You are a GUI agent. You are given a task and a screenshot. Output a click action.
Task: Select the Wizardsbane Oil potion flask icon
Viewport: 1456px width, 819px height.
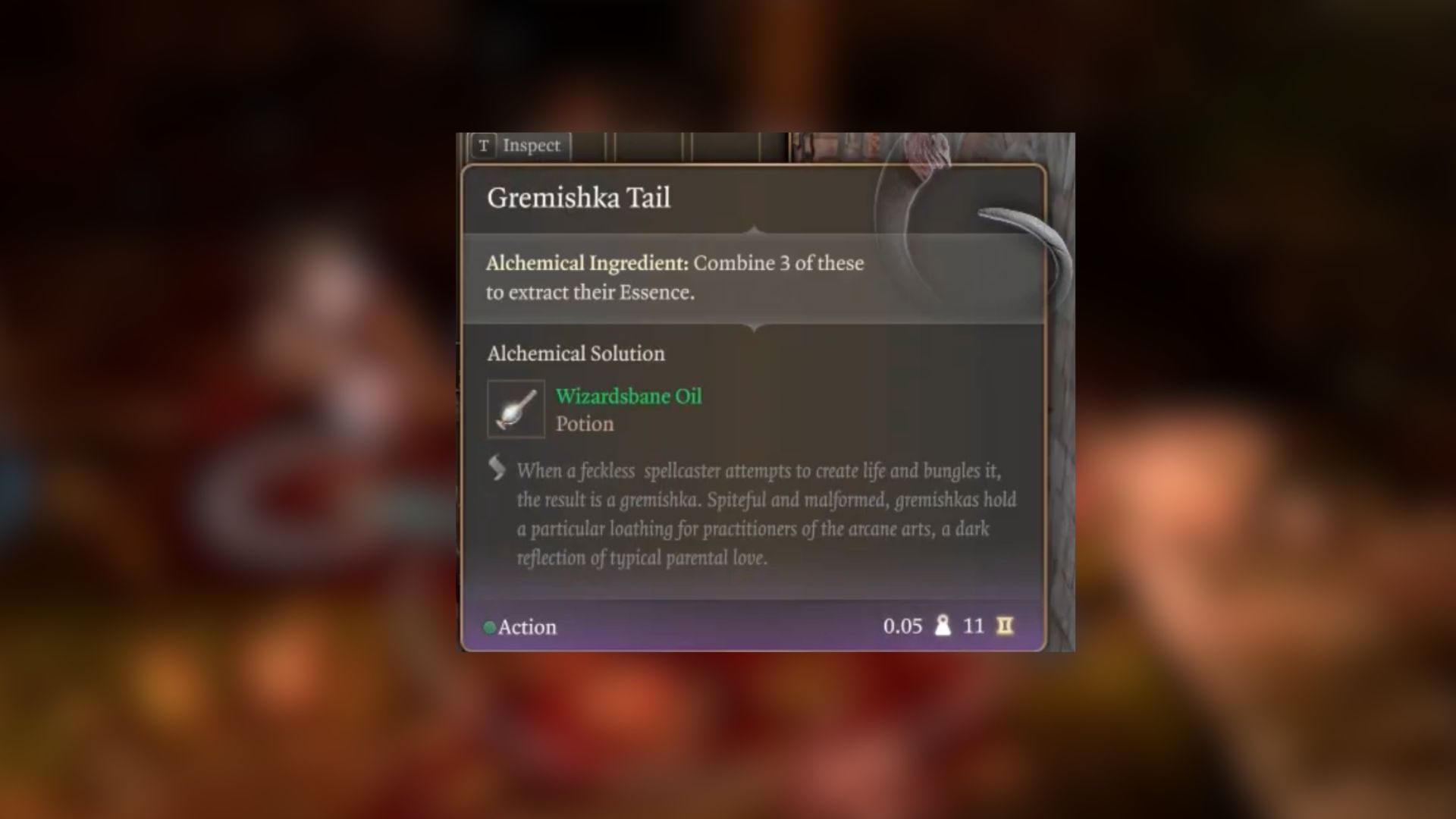[x=515, y=409]
